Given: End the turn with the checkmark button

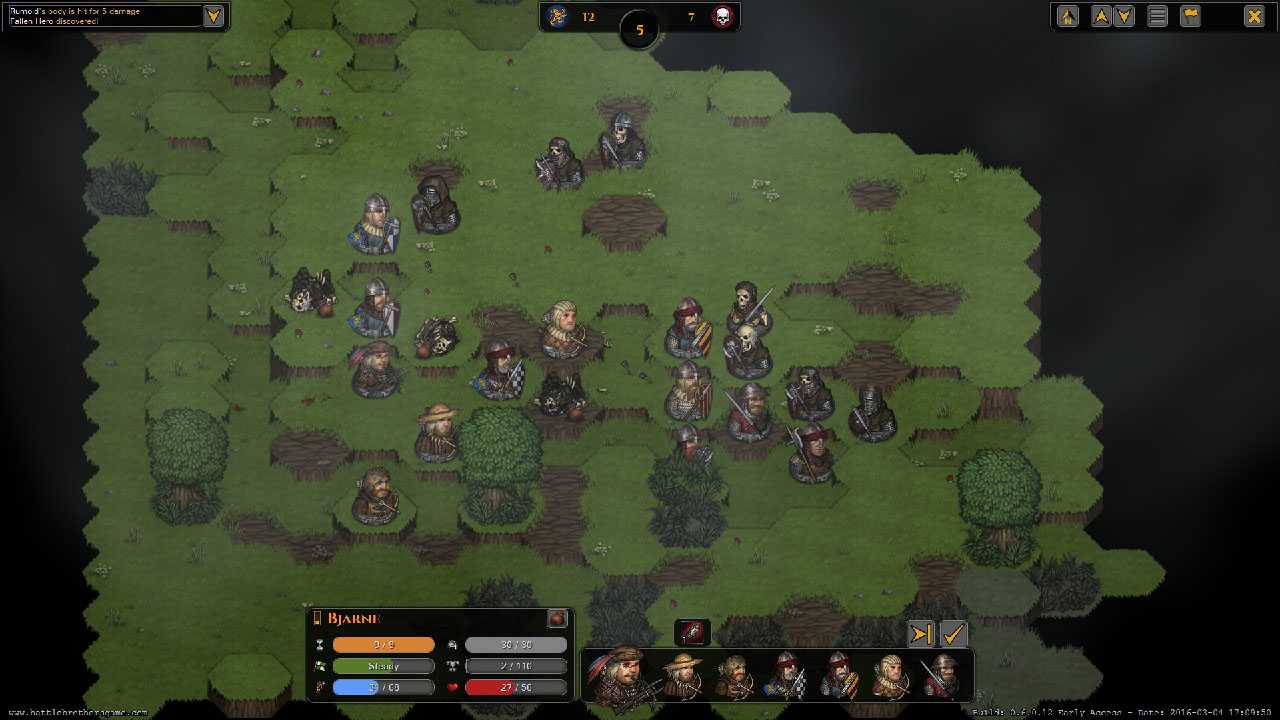Looking at the screenshot, I should (954, 634).
